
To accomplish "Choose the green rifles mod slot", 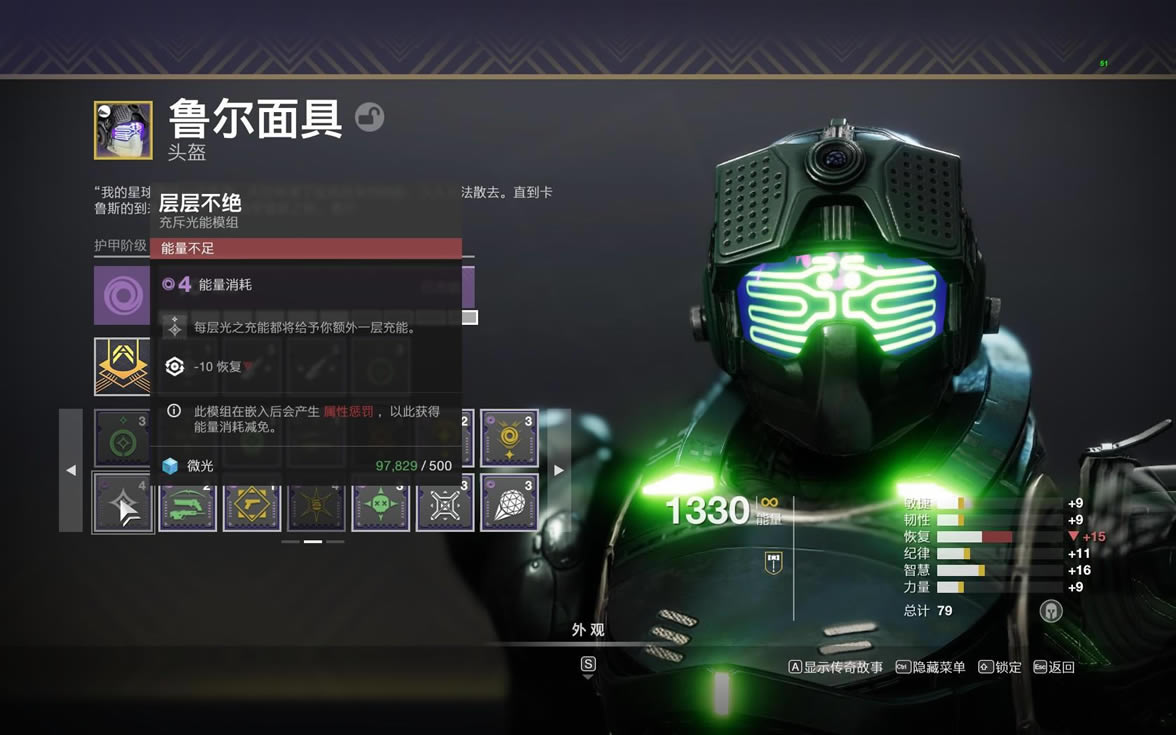I will coord(188,502).
